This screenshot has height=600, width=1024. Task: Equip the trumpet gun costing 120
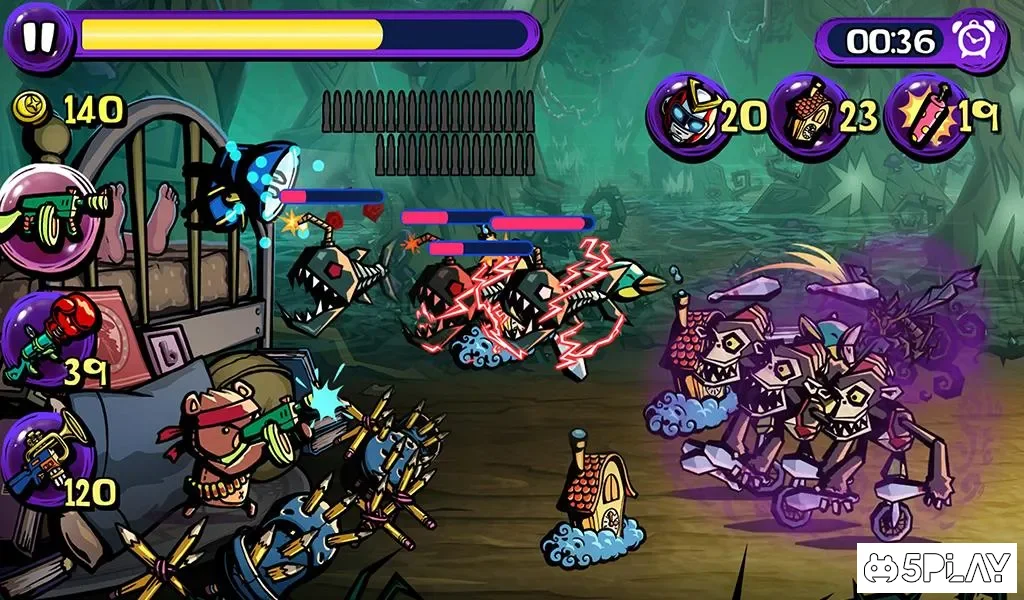(47, 458)
